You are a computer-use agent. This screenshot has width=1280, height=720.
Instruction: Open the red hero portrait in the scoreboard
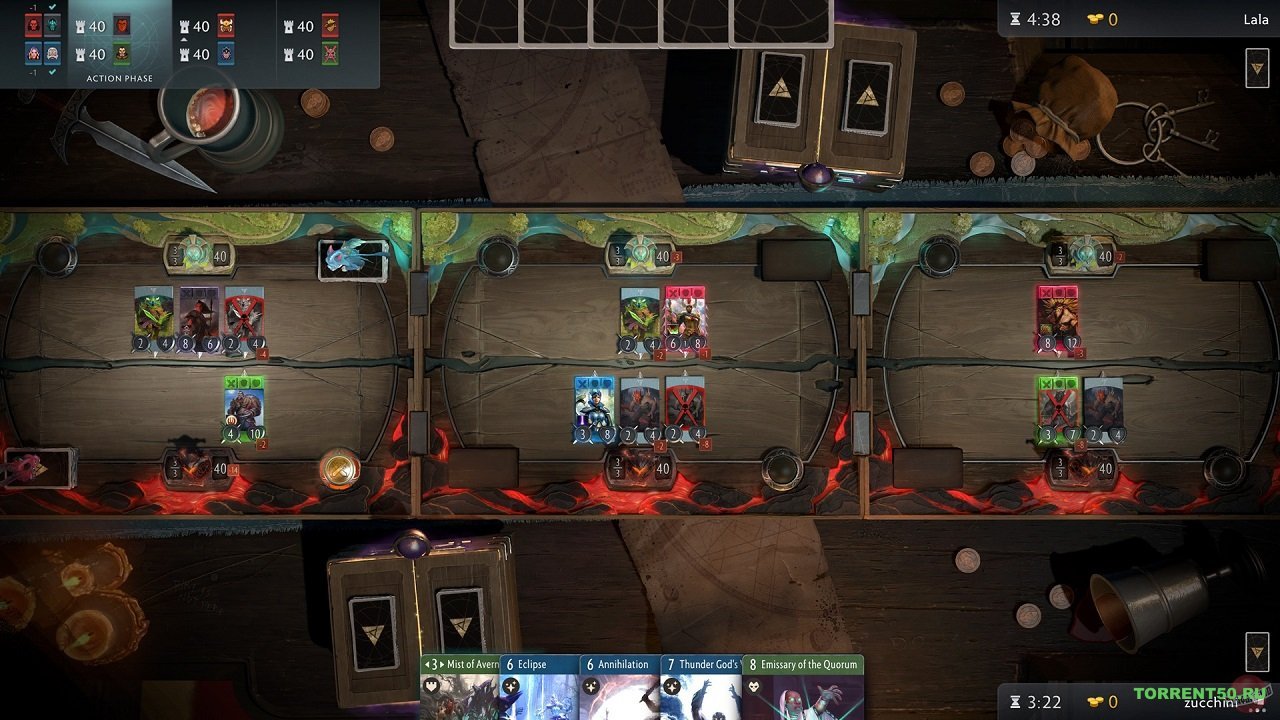point(33,25)
